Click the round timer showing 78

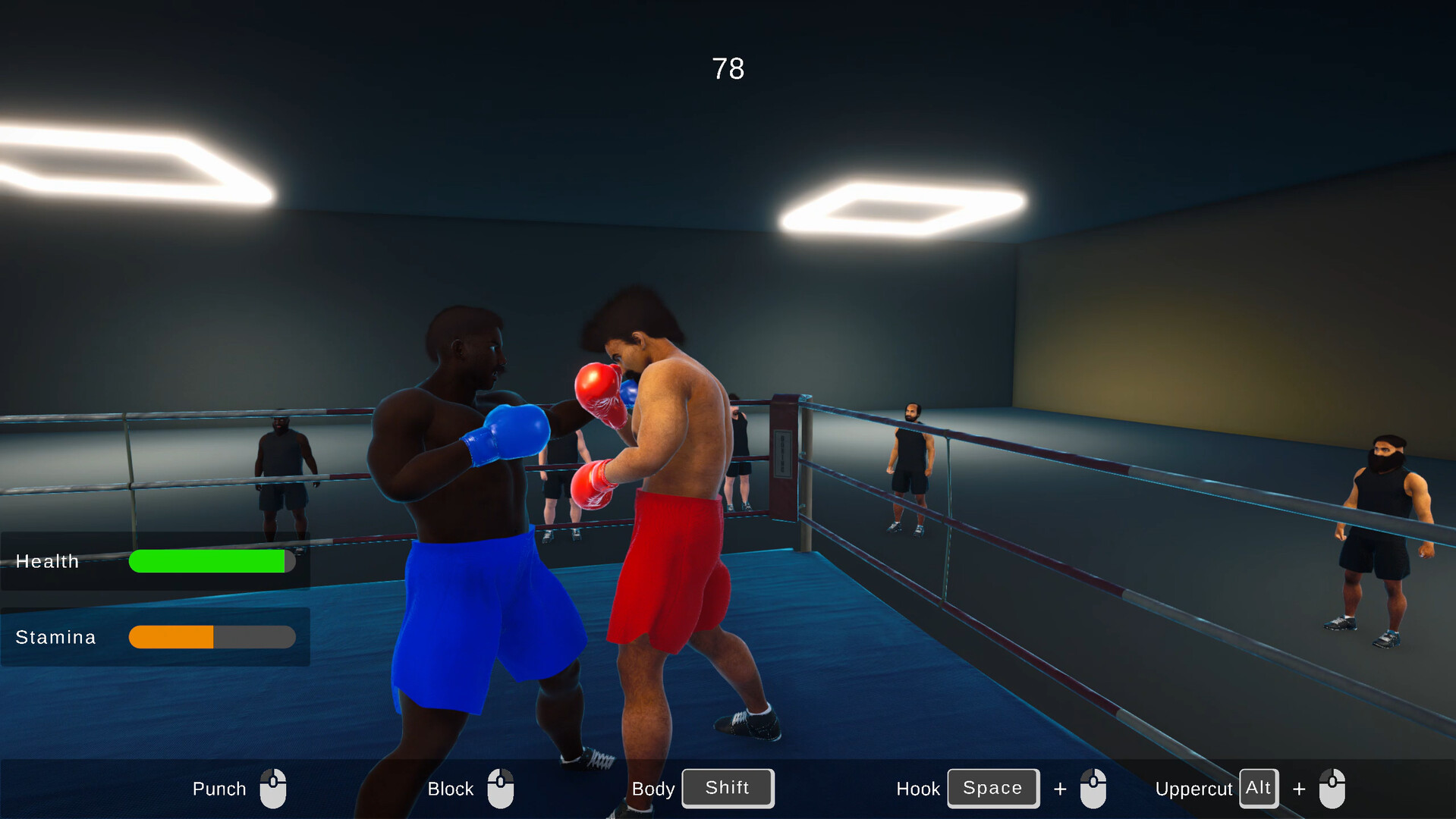click(726, 69)
